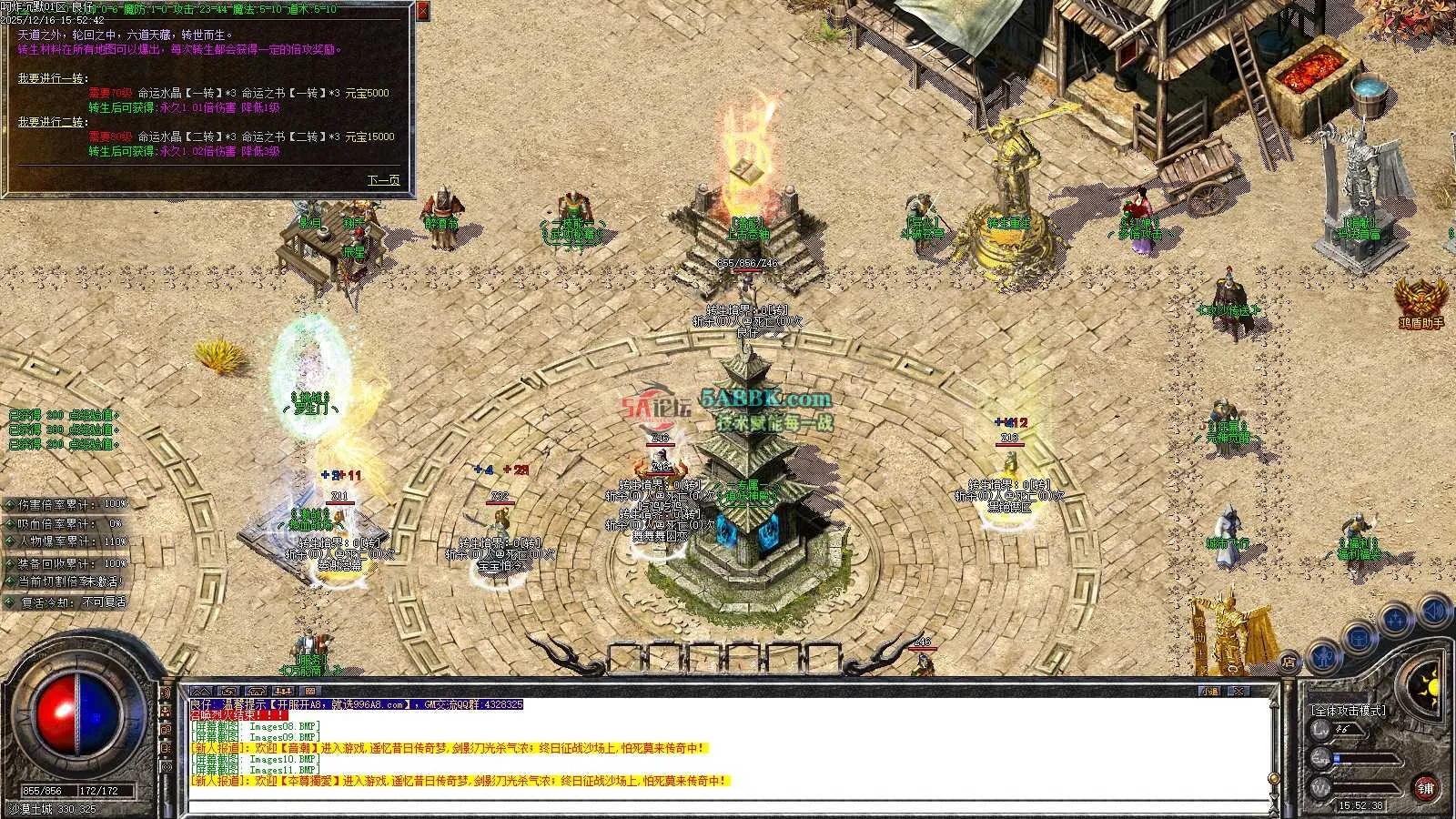Screen dimensions: 1456x819
Task: Close the rebirth dialog with the red X
Action: 423,11
